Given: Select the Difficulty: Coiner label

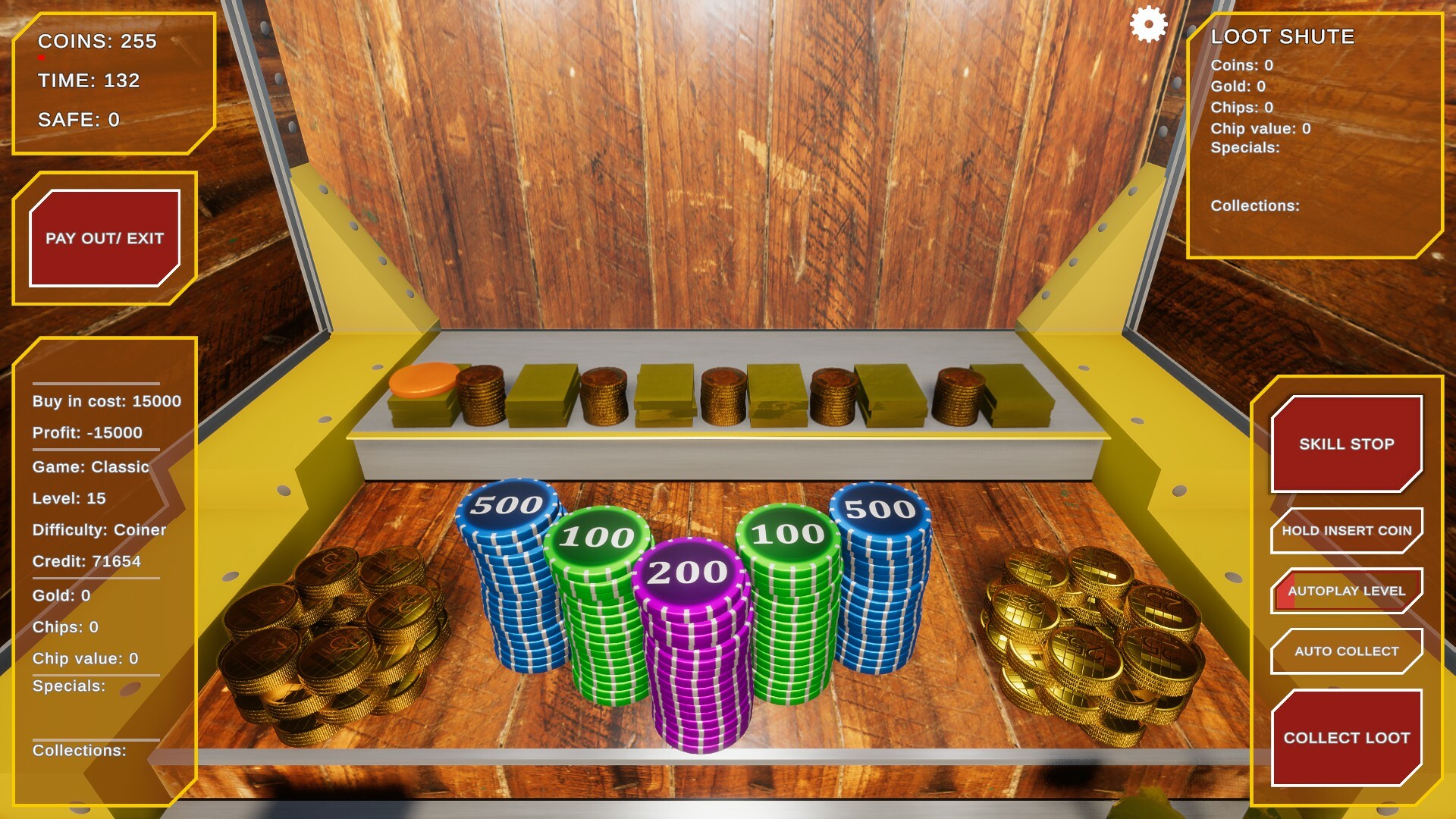Looking at the screenshot, I should click(99, 529).
